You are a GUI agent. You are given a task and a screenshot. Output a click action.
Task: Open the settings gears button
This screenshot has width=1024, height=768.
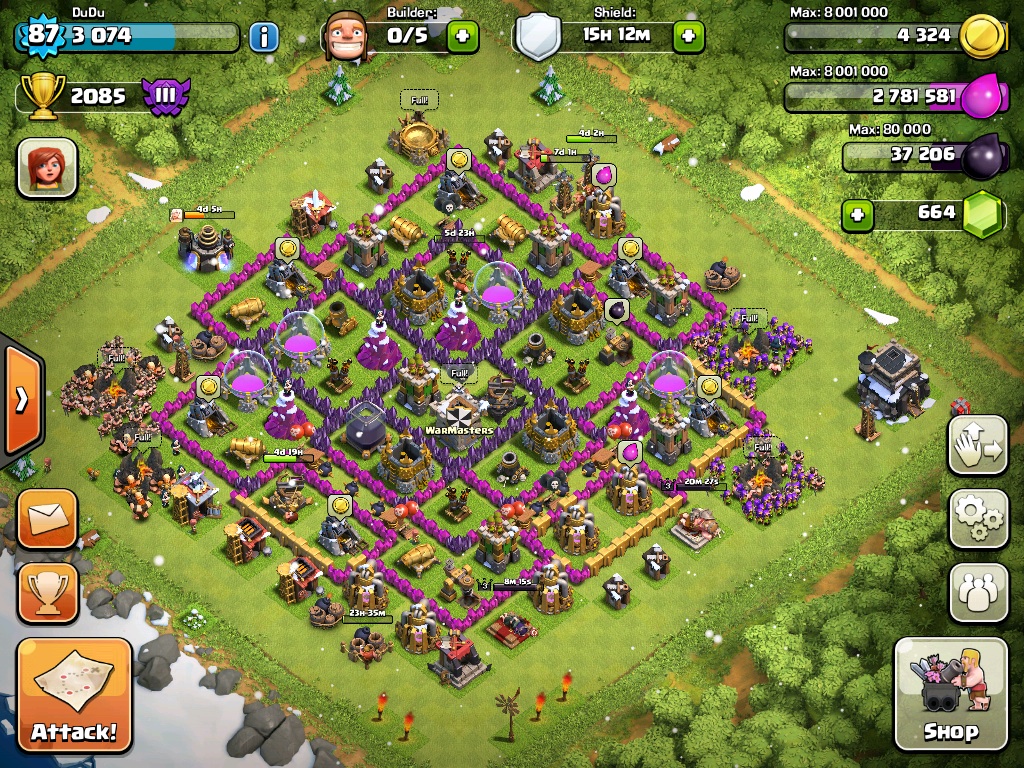pos(978,518)
